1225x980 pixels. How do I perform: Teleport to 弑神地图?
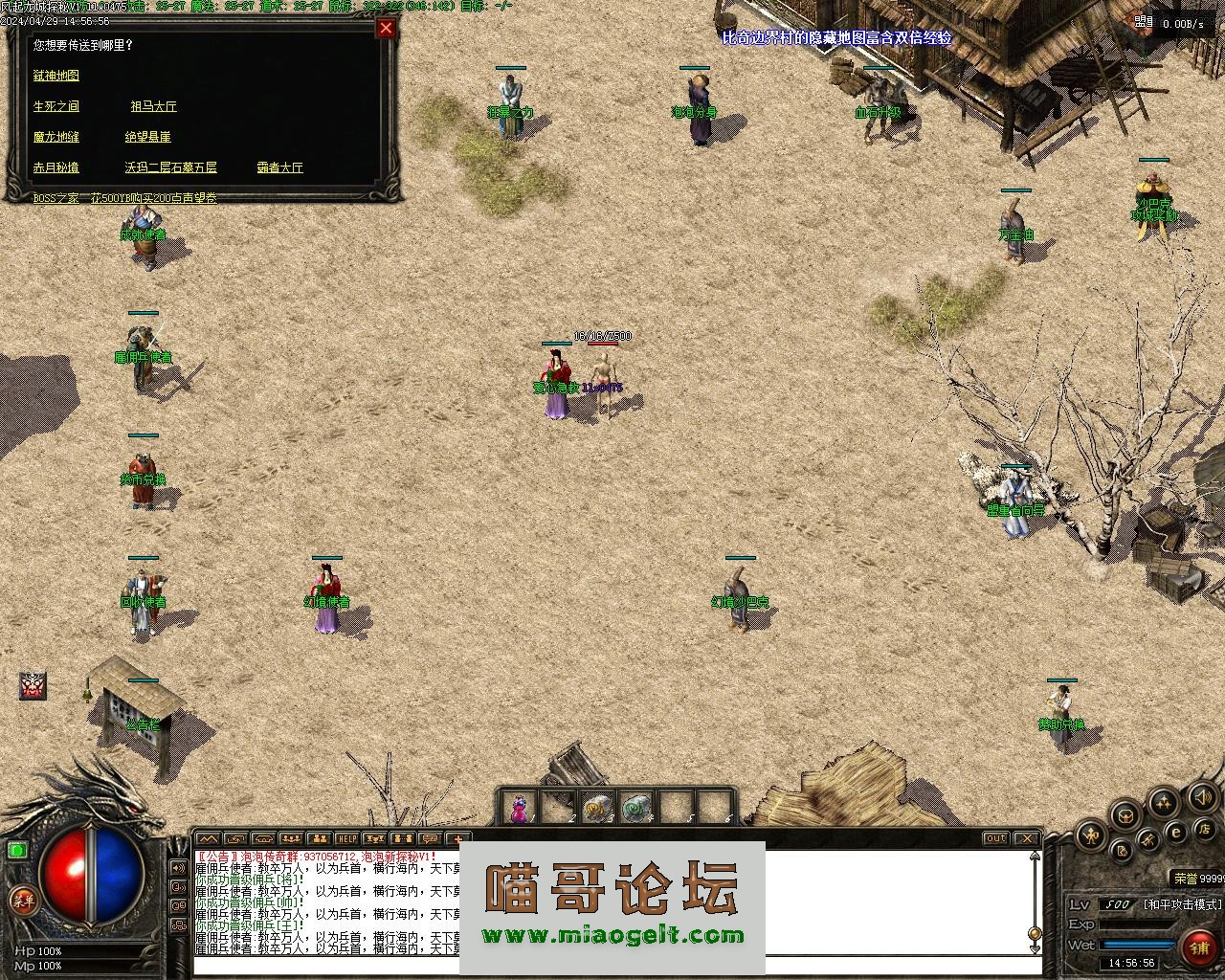pos(56,76)
